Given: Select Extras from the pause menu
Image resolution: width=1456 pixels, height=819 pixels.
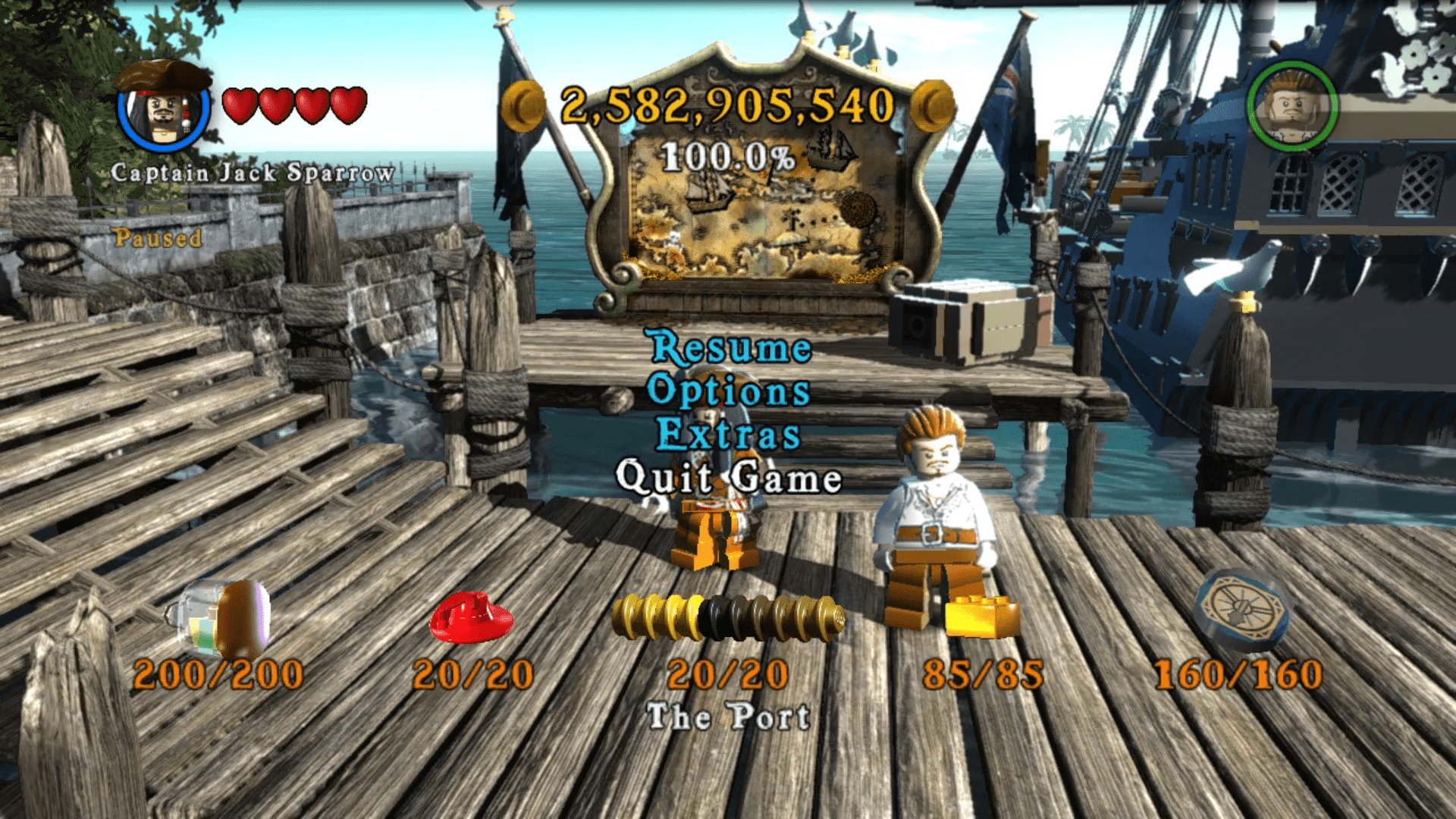Looking at the screenshot, I should click(728, 436).
